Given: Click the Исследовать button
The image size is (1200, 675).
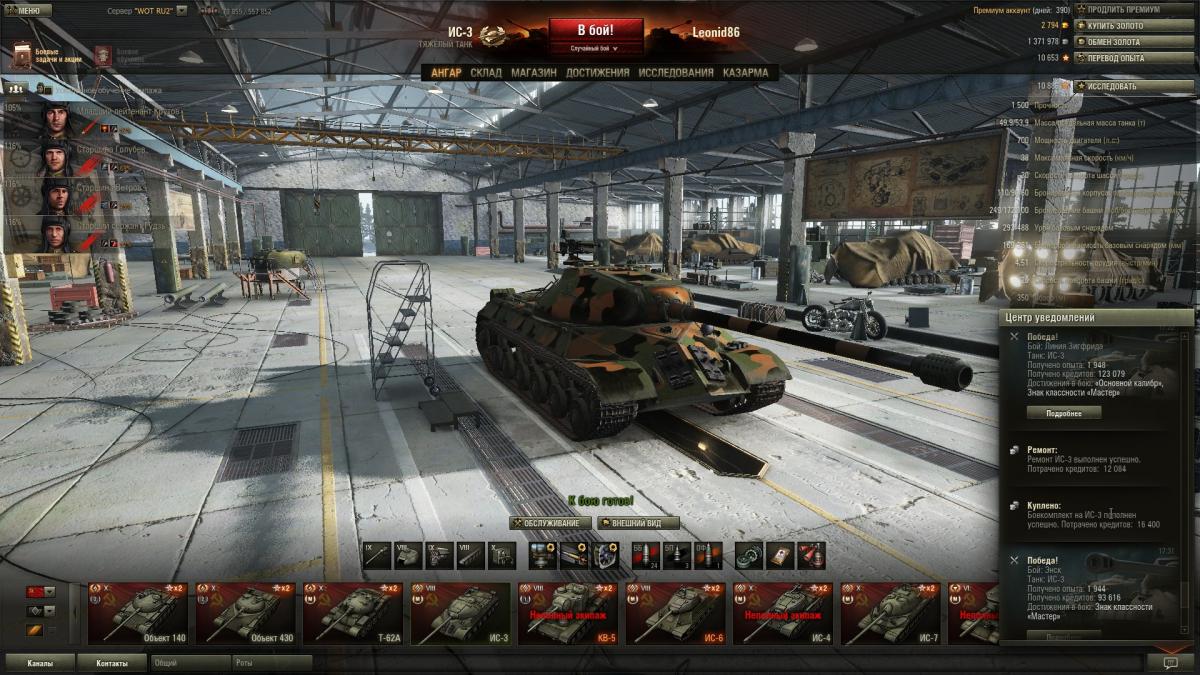Looking at the screenshot, I should (1120, 86).
